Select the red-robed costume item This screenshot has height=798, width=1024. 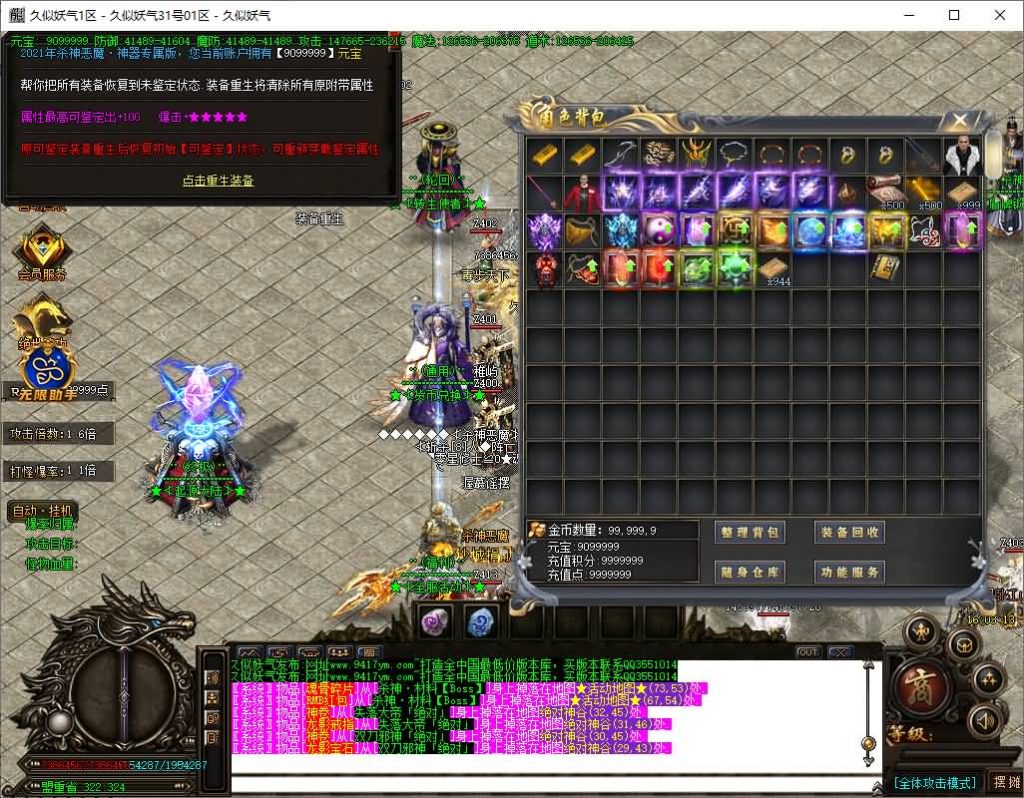[x=582, y=193]
